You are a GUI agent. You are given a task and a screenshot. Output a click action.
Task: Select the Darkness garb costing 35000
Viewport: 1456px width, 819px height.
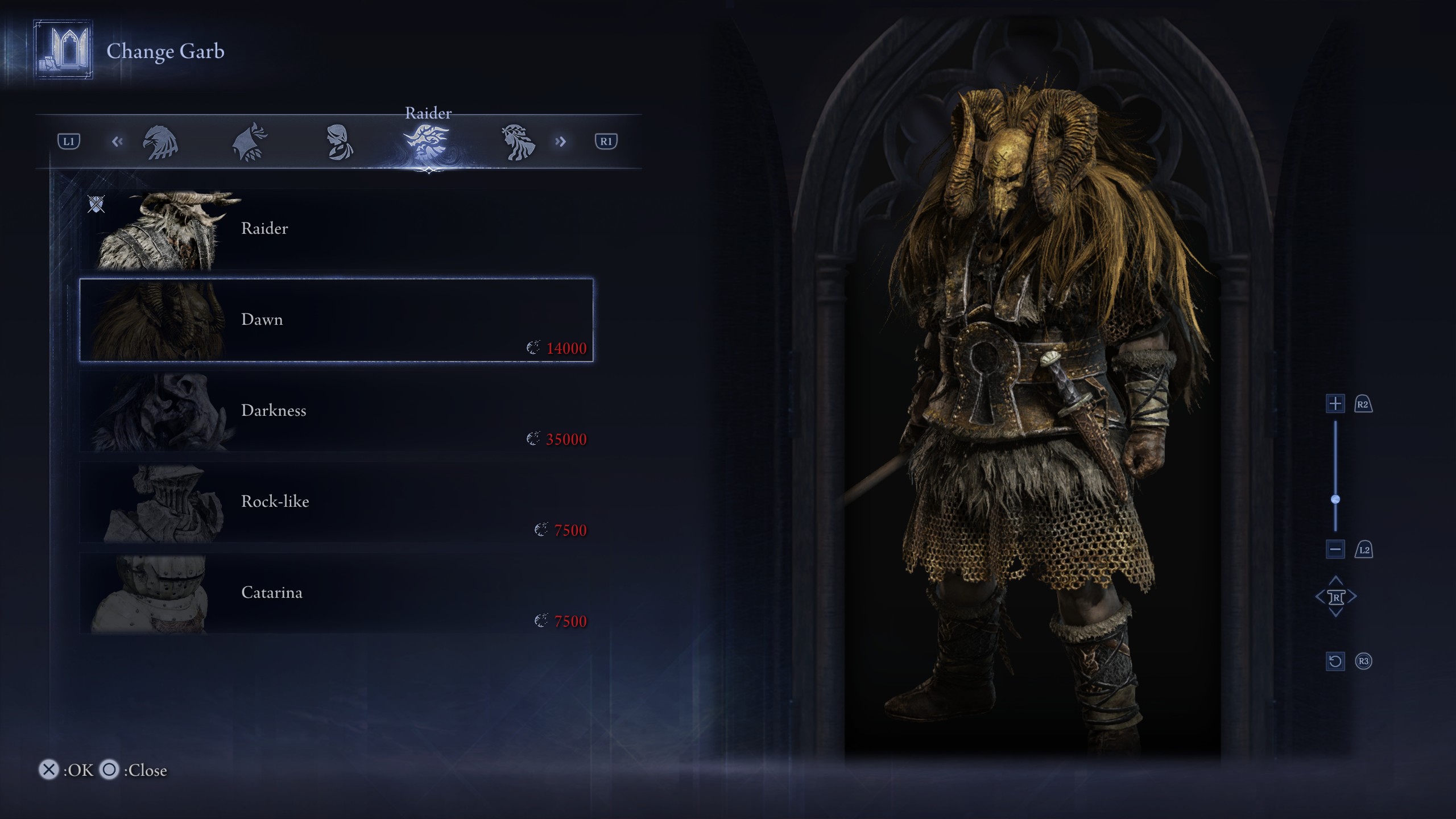pos(336,411)
